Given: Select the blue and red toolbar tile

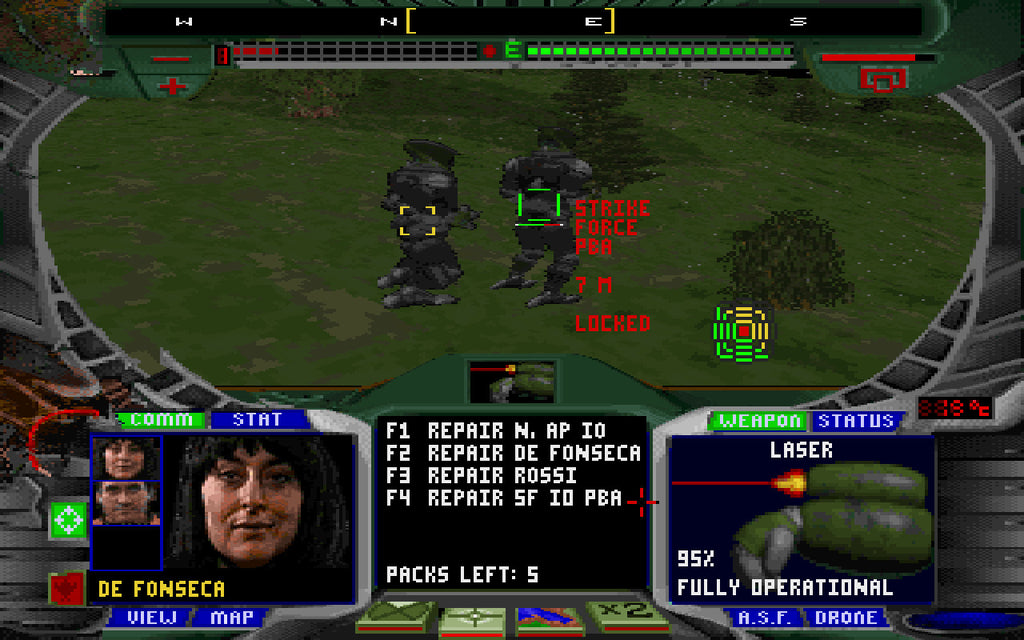Looking at the screenshot, I should point(549,618).
